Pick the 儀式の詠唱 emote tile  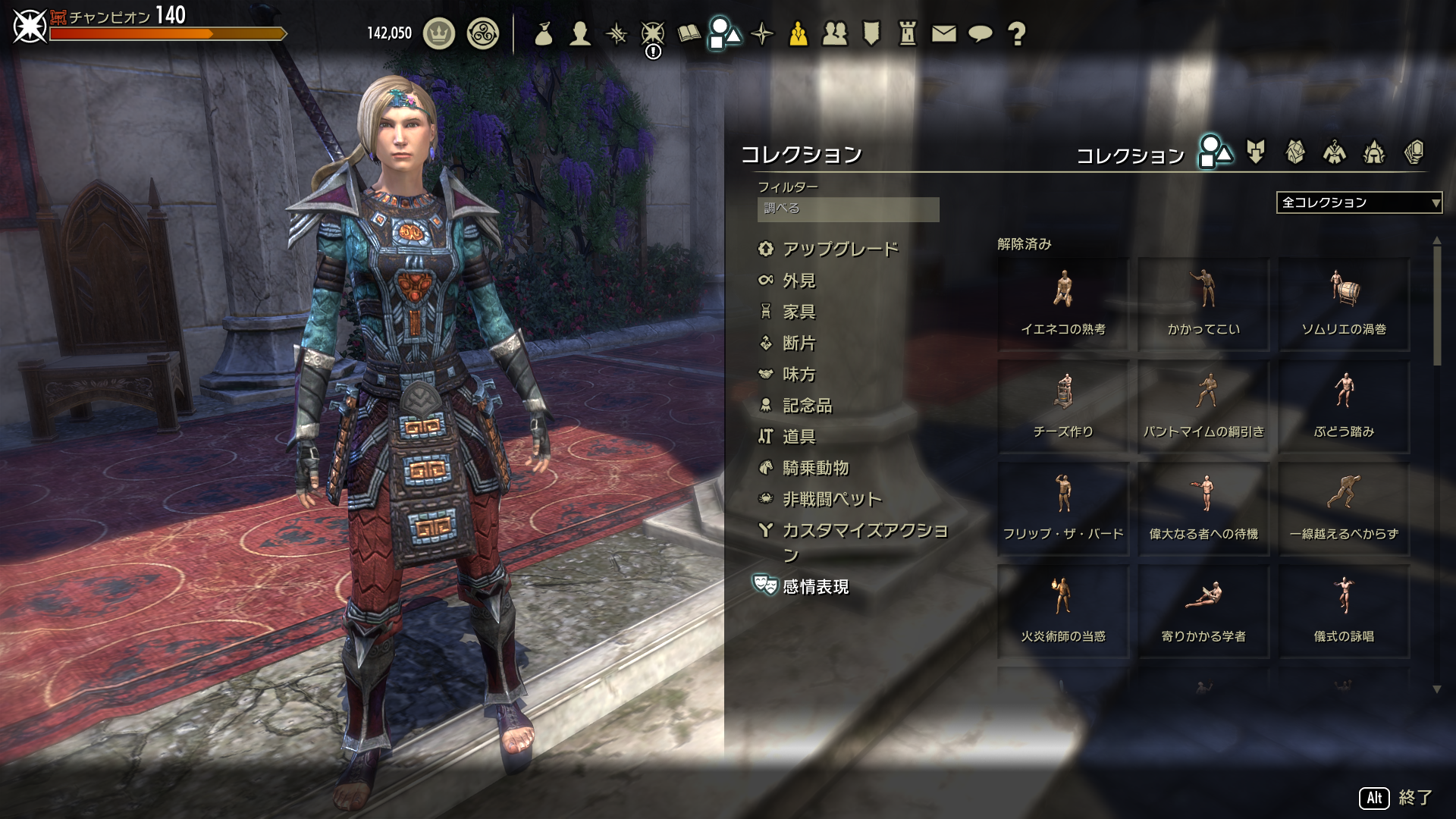click(x=1344, y=611)
